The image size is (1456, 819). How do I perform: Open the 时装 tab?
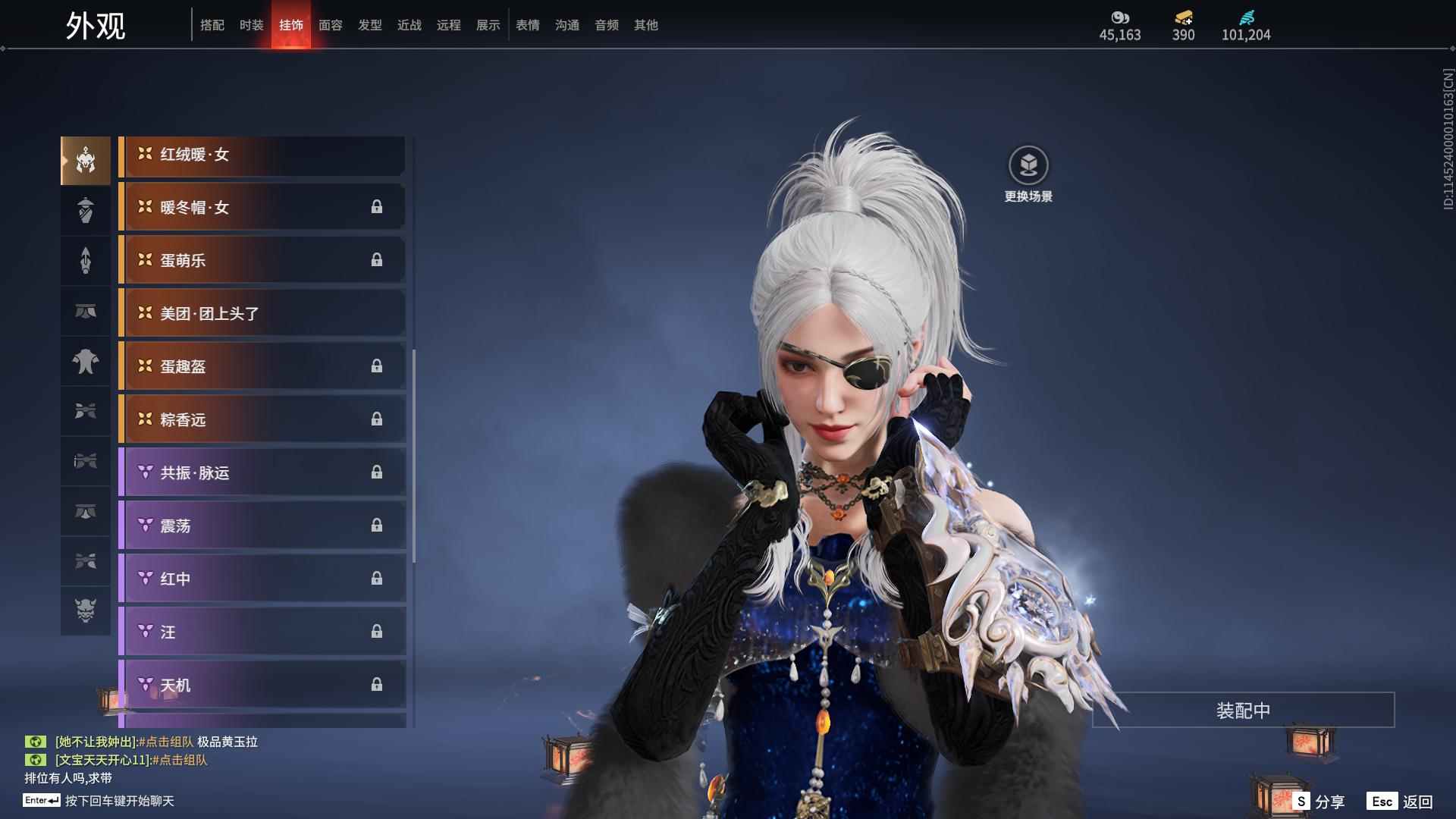pyautogui.click(x=252, y=25)
